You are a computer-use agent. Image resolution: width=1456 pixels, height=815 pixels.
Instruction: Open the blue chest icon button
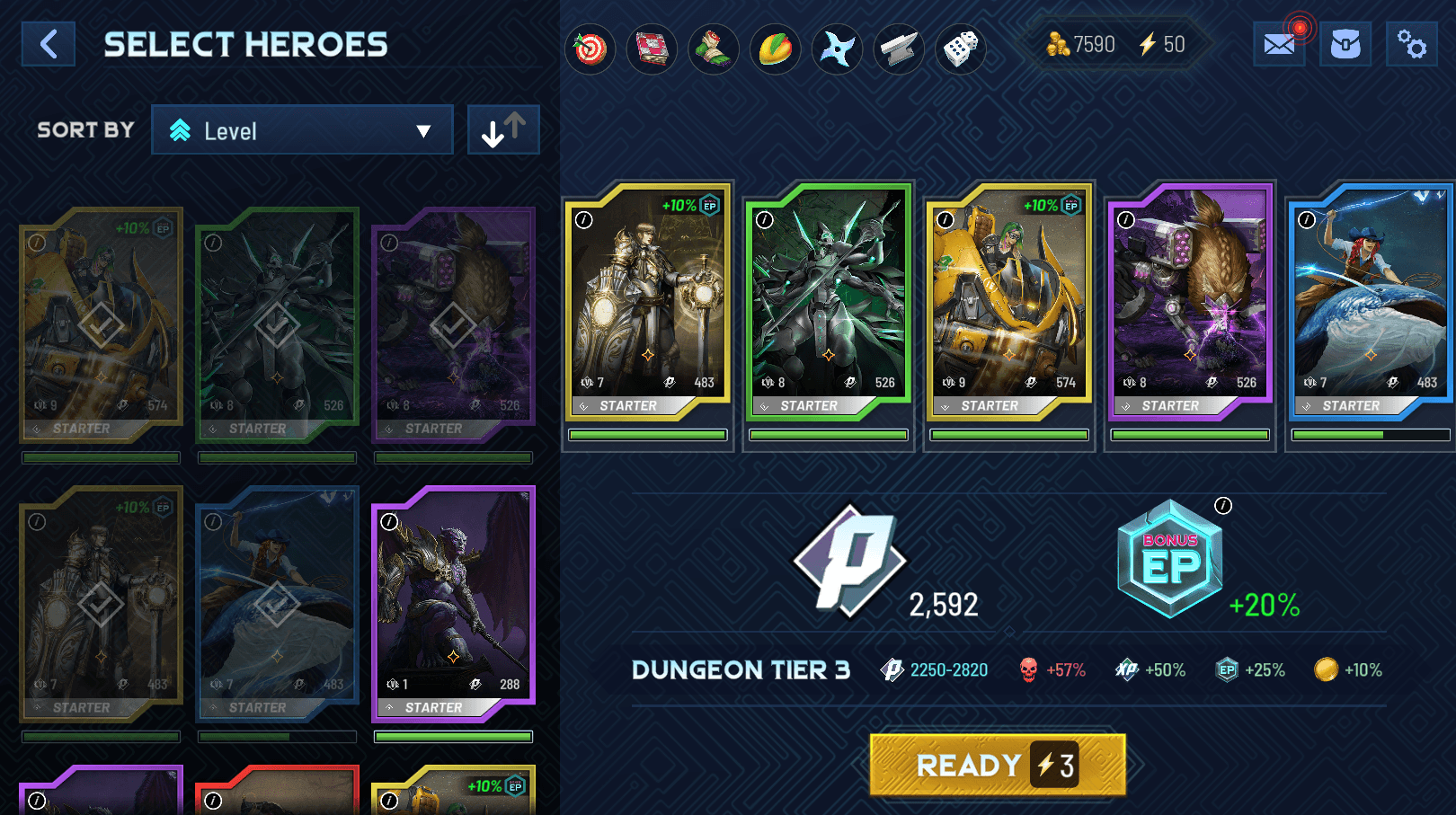click(x=1345, y=44)
